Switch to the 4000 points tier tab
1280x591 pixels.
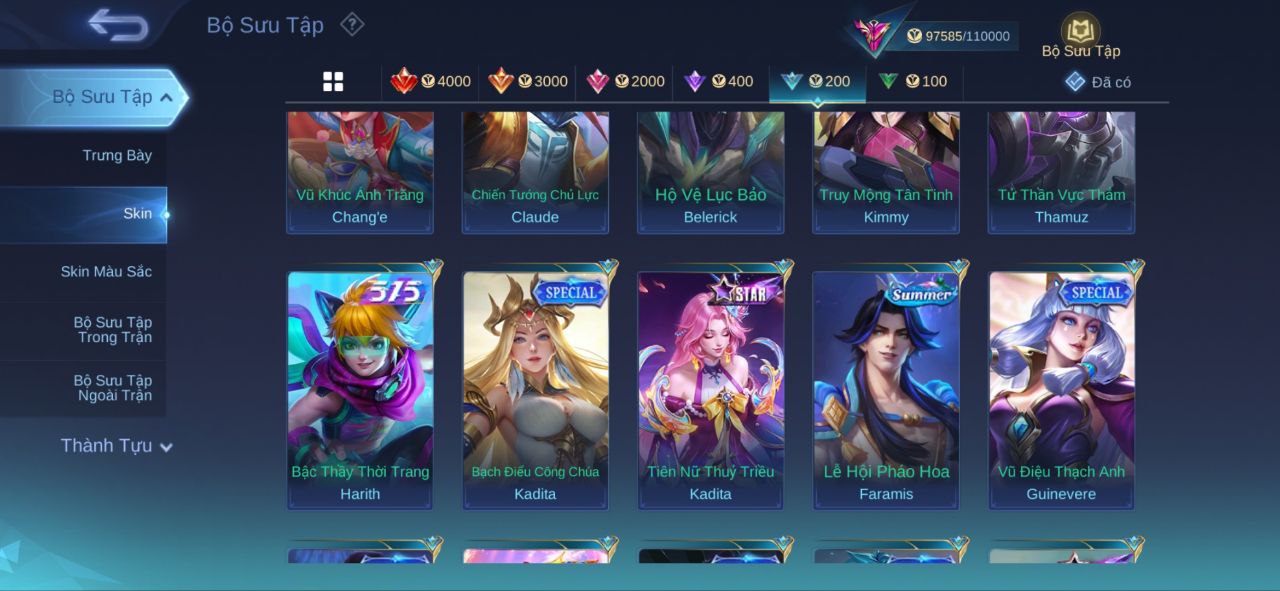[431, 82]
